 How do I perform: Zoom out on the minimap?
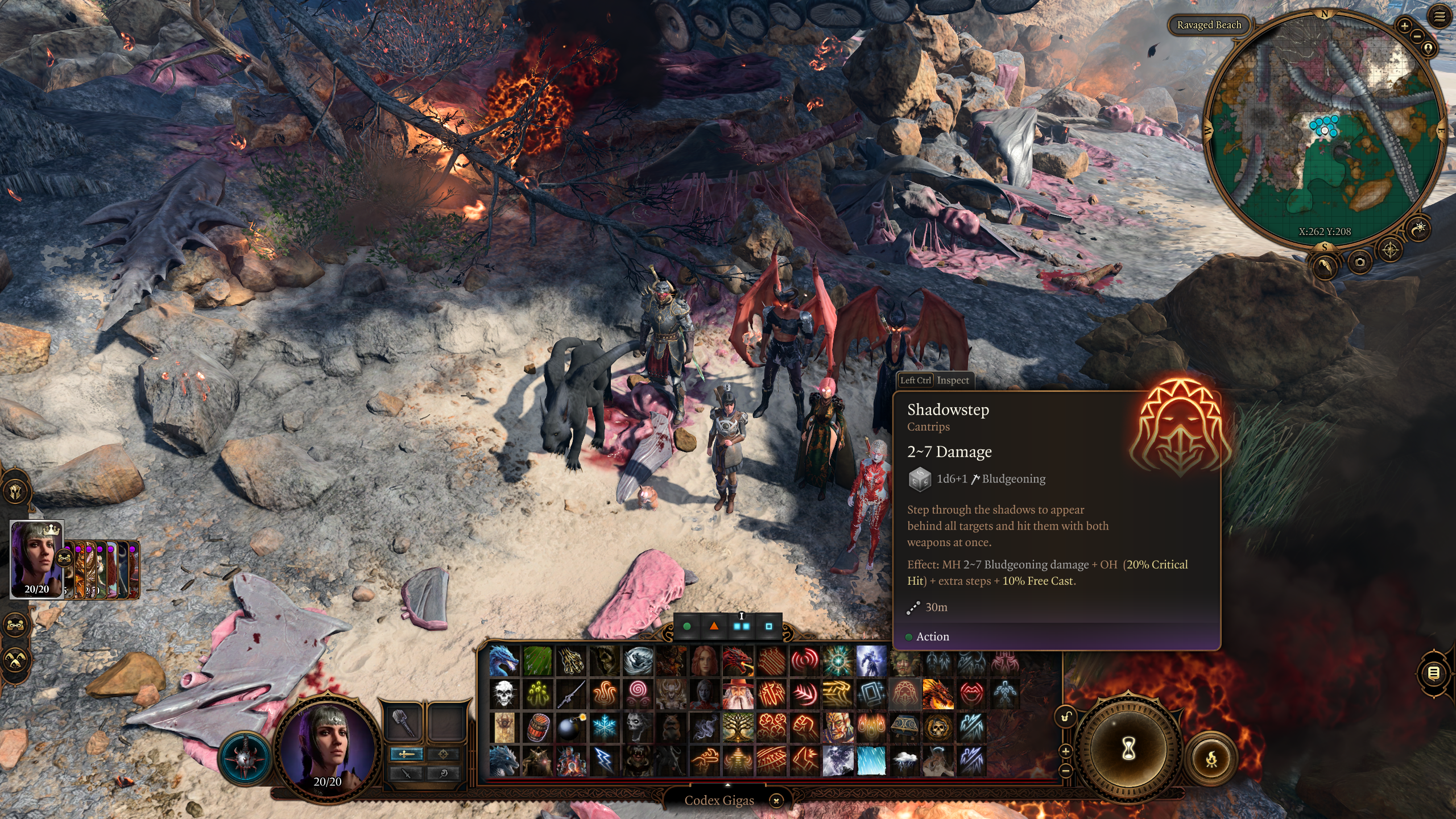click(1417, 36)
